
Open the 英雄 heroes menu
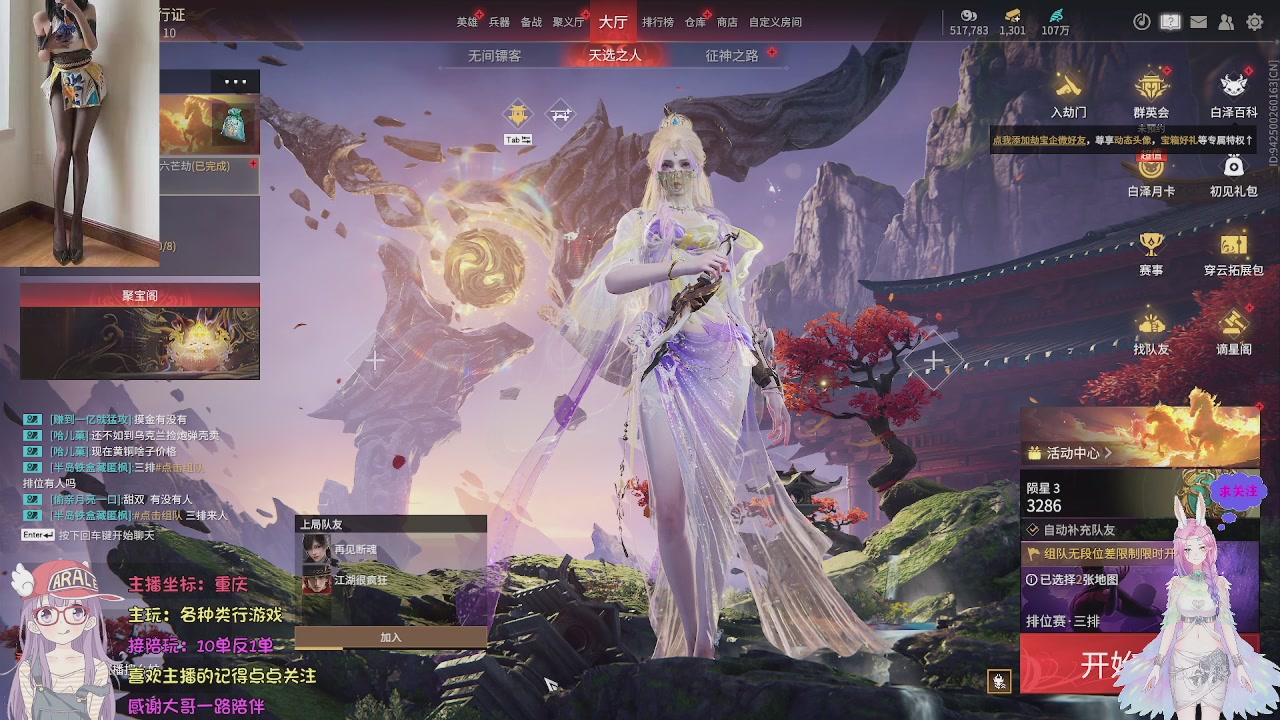pos(467,22)
